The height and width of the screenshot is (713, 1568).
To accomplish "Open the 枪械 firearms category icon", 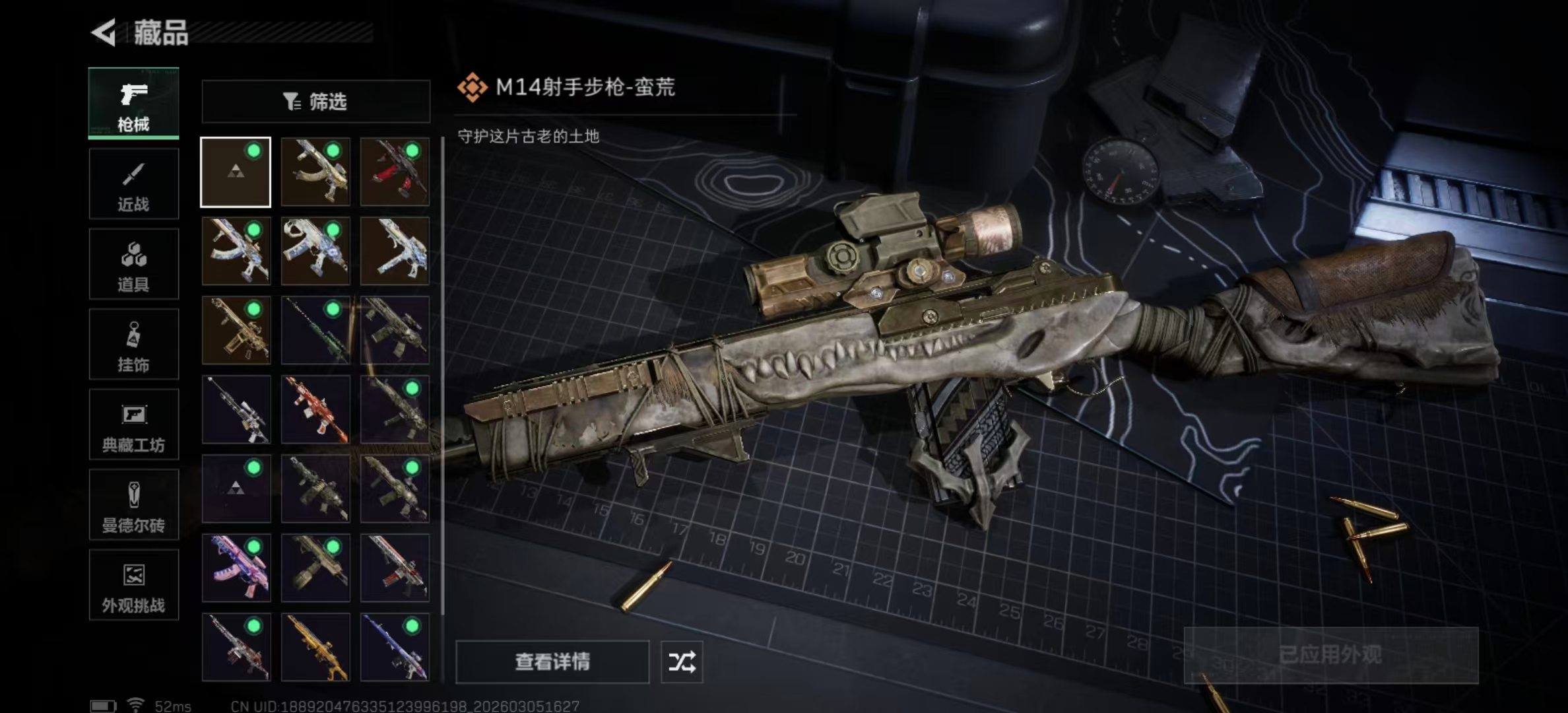I will (x=133, y=103).
